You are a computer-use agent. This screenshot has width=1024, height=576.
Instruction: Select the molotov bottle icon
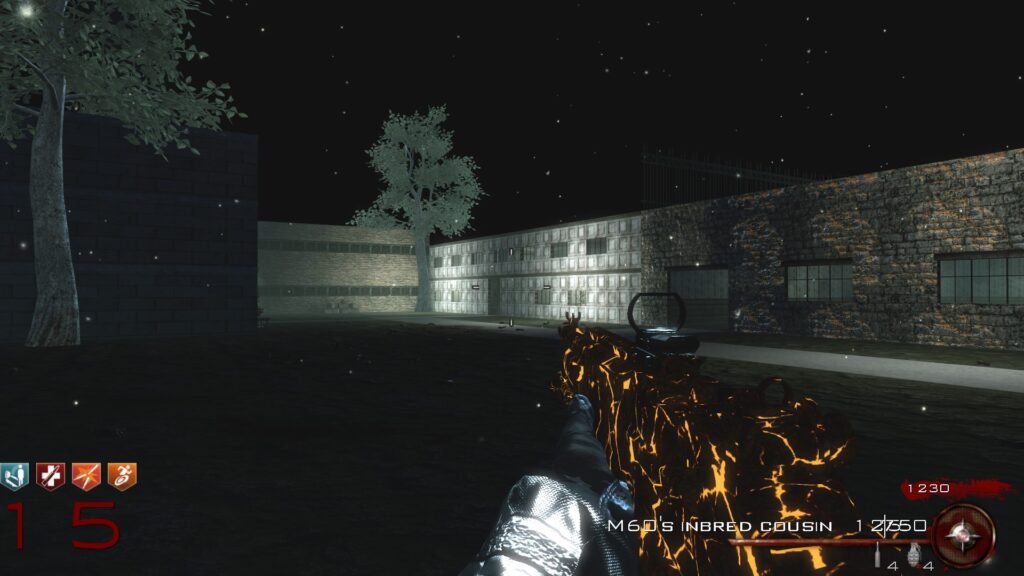point(879,555)
